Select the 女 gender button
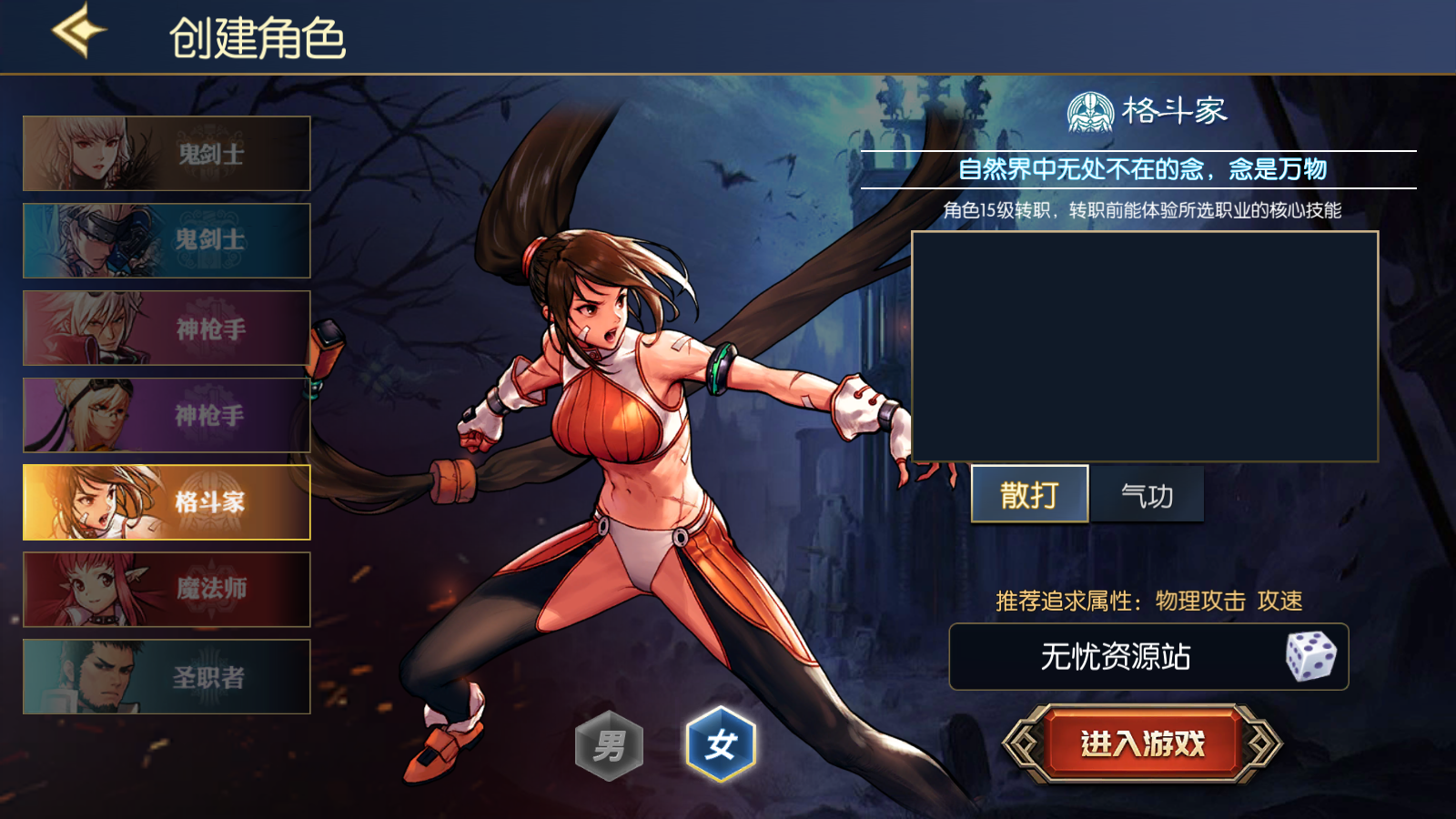The width and height of the screenshot is (1456, 819). (x=720, y=745)
